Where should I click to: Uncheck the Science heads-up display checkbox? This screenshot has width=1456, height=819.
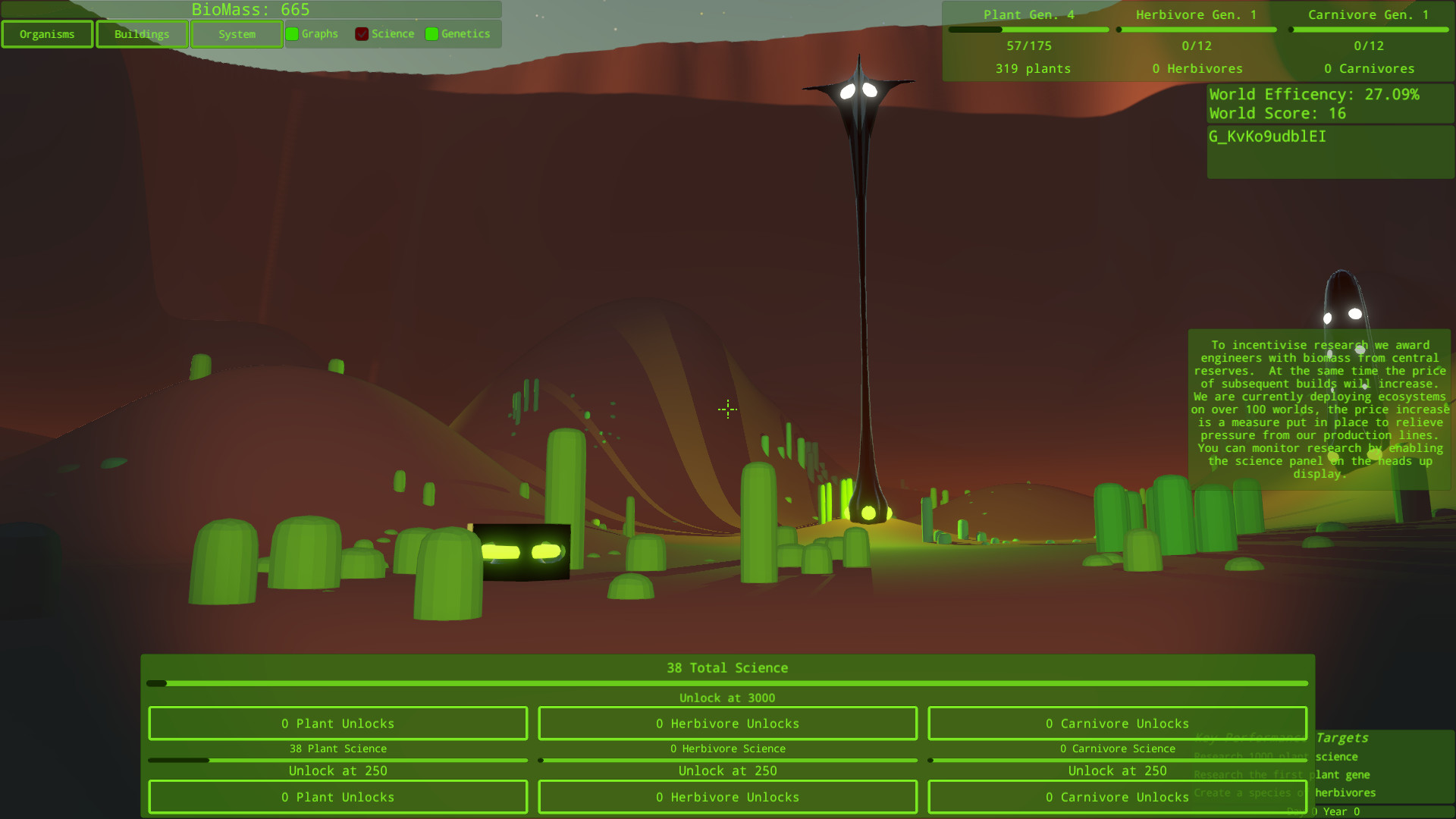click(362, 33)
